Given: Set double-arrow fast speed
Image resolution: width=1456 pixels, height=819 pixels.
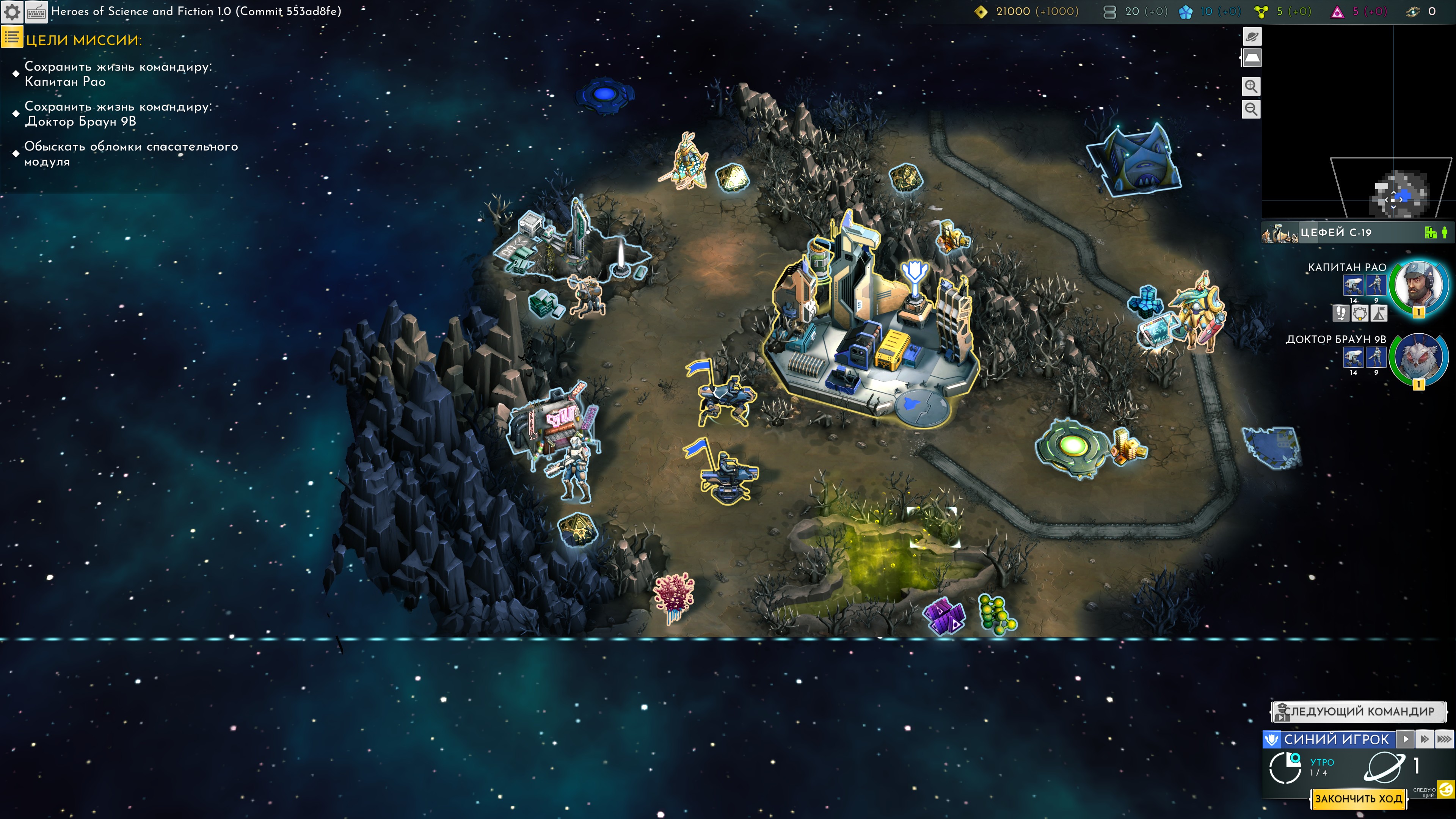Looking at the screenshot, I should tap(1425, 739).
